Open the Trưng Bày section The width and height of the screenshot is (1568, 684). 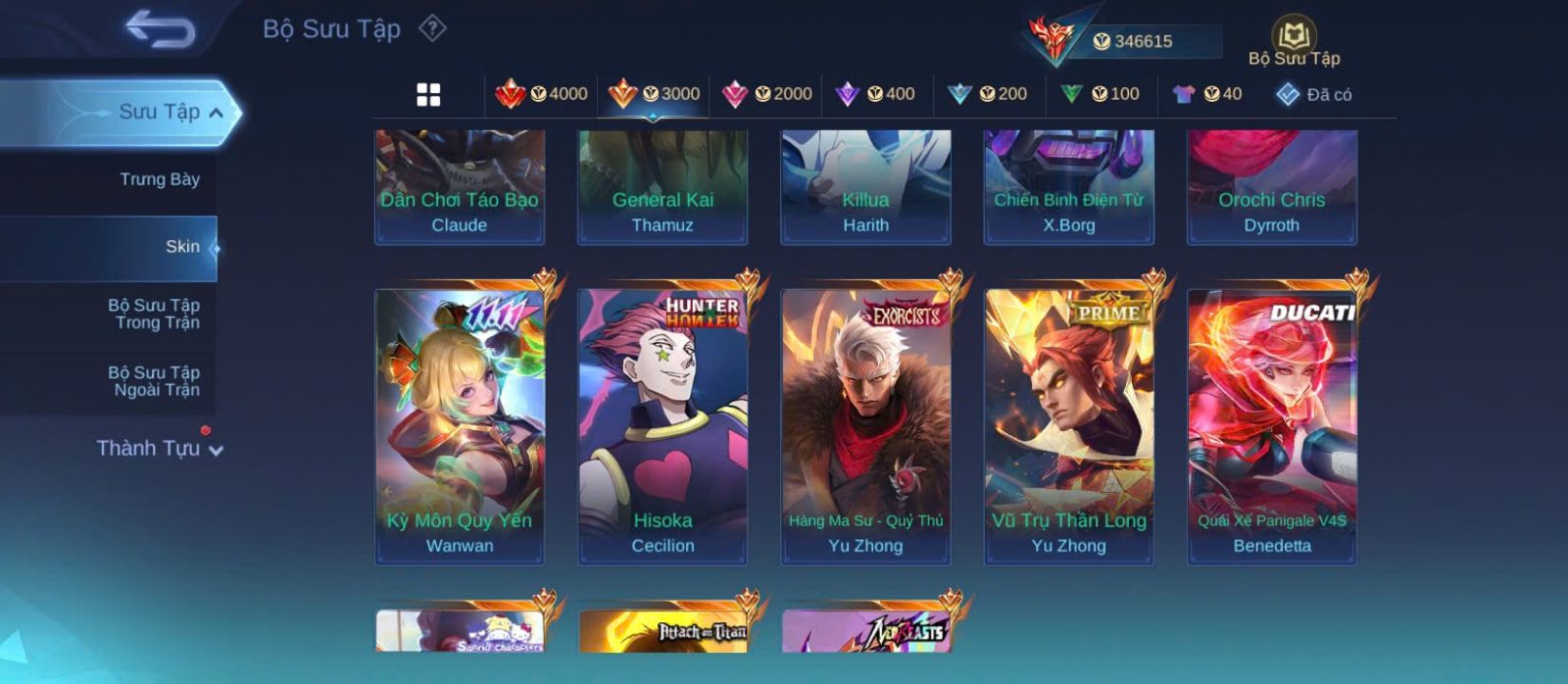point(159,179)
